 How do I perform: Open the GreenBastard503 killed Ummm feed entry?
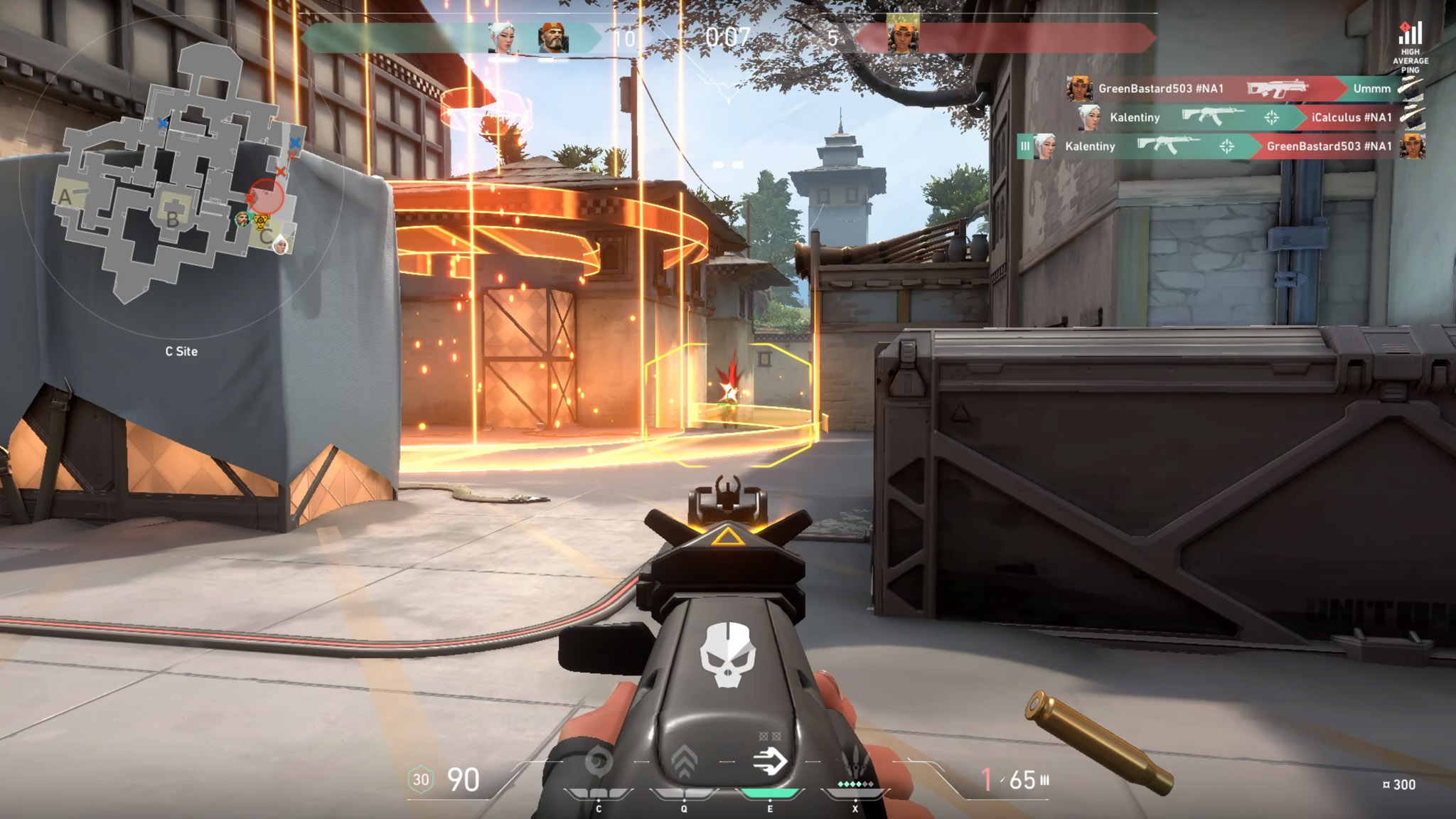pos(1237,89)
